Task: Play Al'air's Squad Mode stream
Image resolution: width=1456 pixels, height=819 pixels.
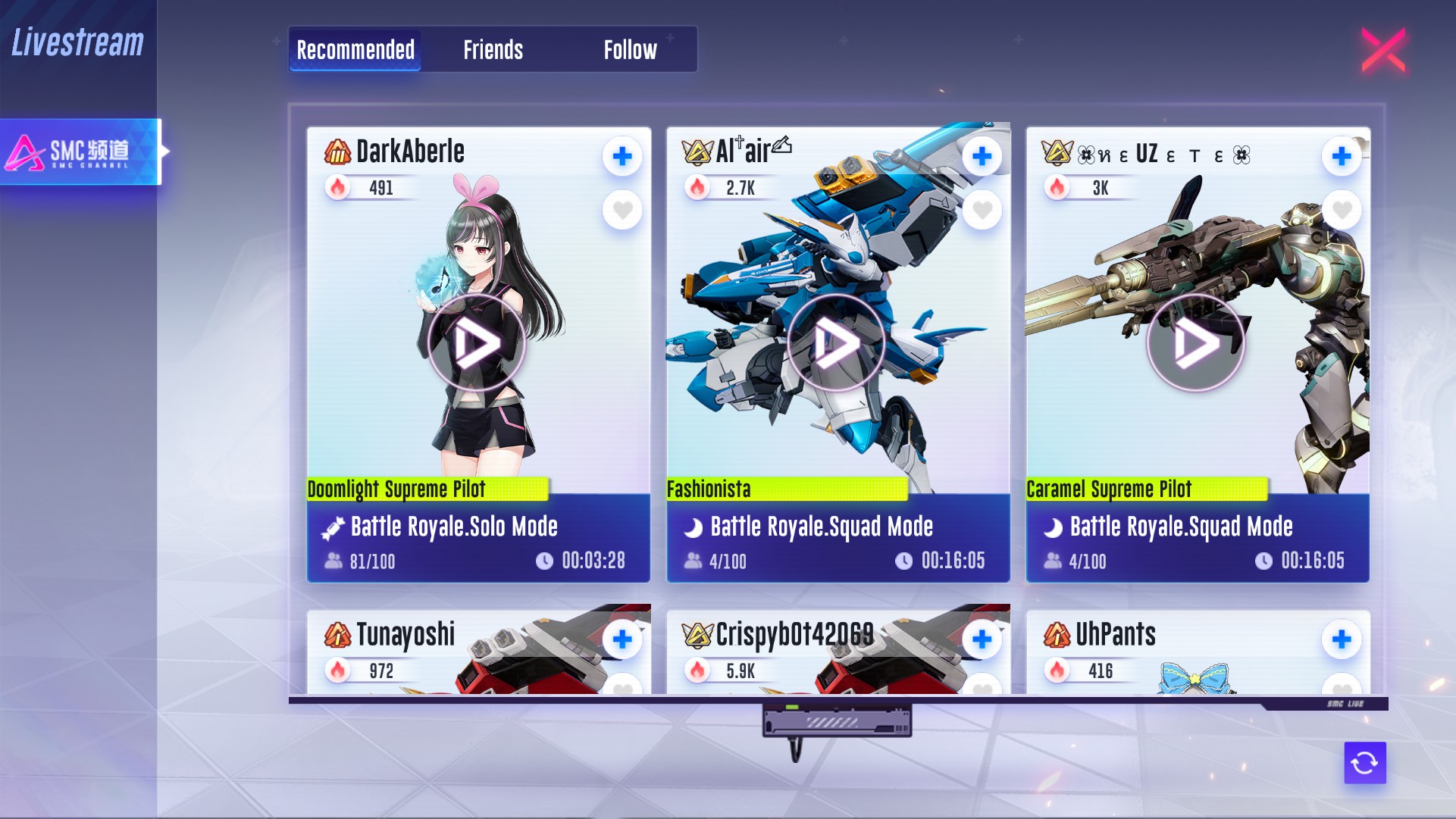Action: (x=836, y=343)
